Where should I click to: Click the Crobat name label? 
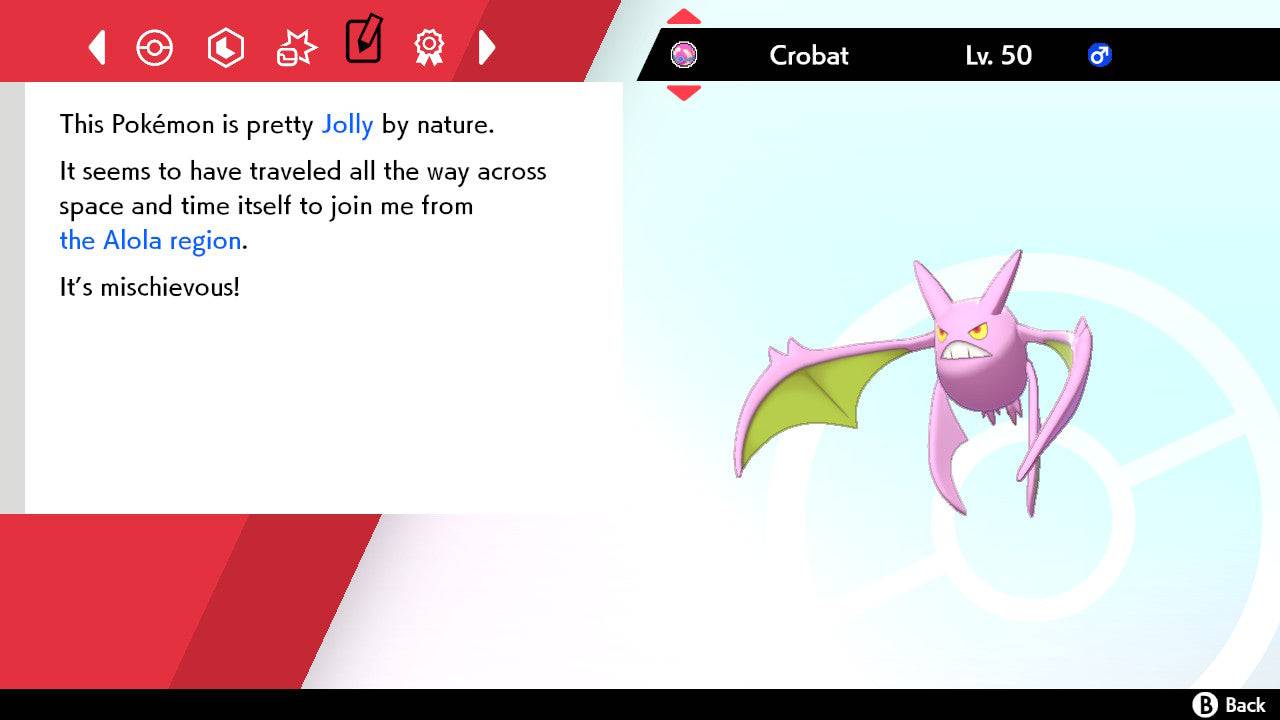(x=808, y=56)
